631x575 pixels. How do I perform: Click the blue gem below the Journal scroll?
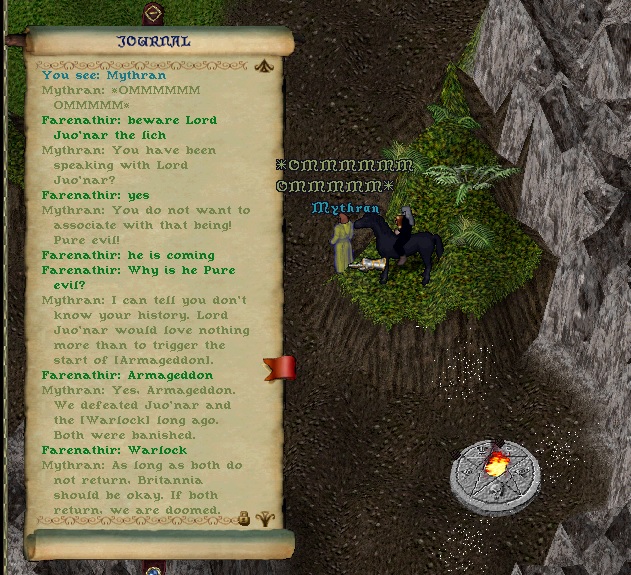click(x=153, y=570)
